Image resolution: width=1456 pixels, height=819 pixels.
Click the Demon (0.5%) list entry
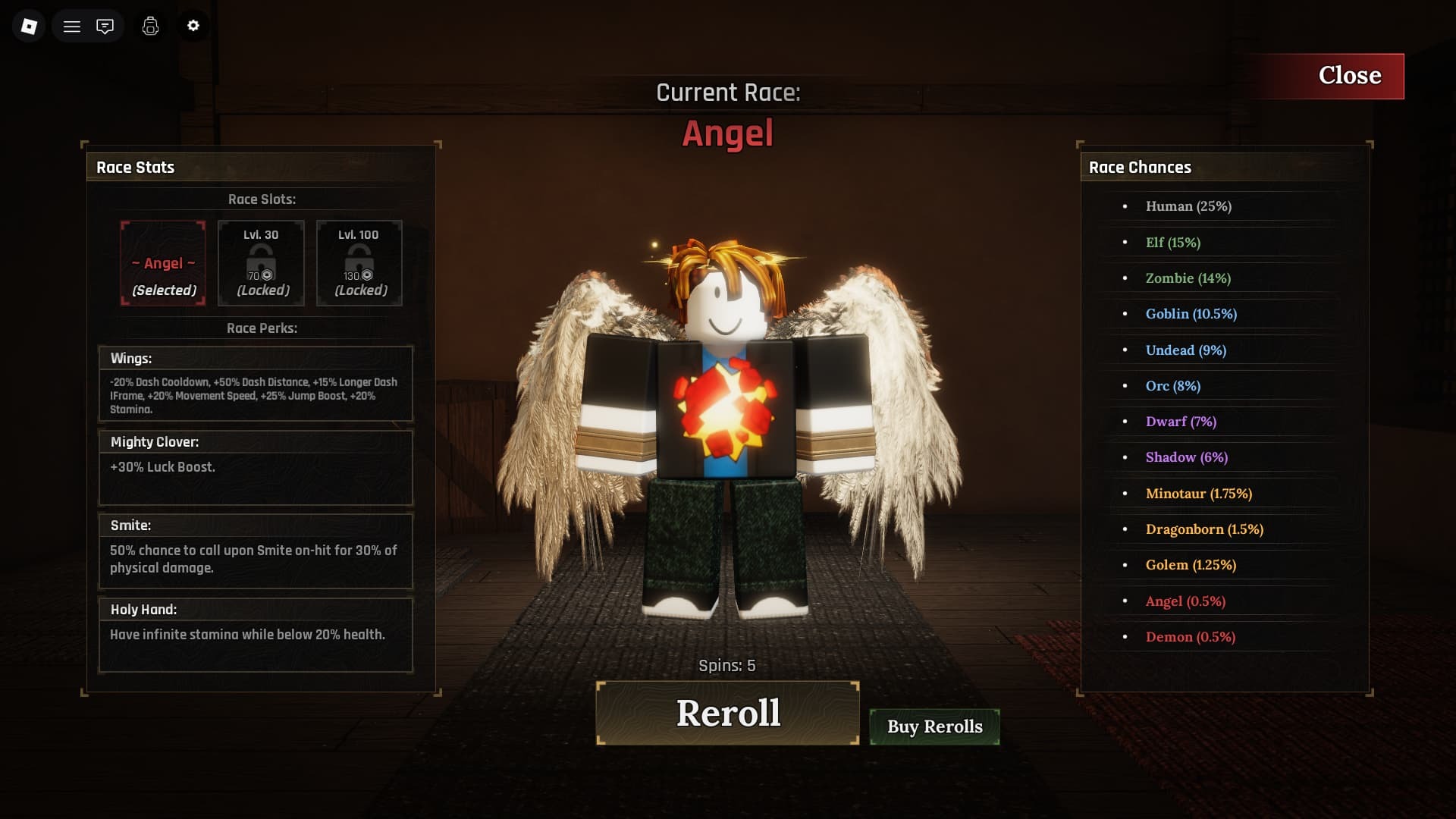point(1190,637)
